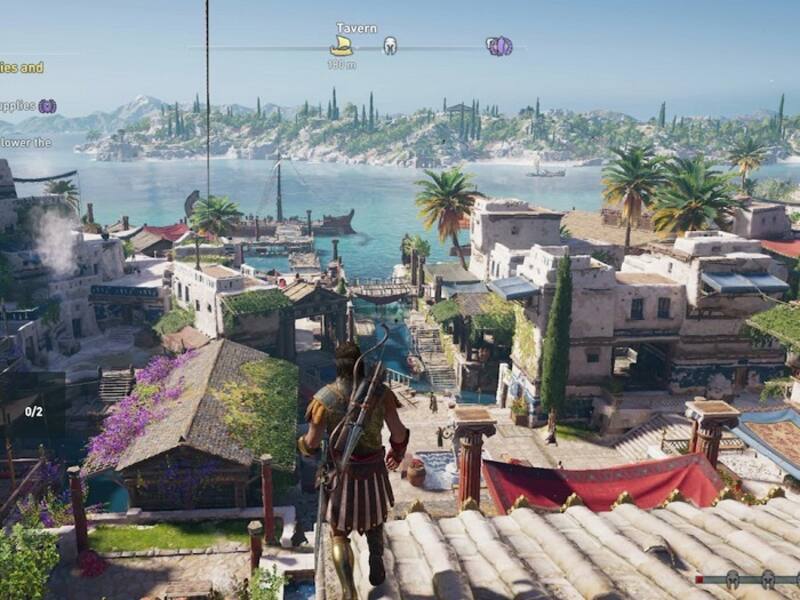Click the white helmet marker on the compass

tap(390, 46)
